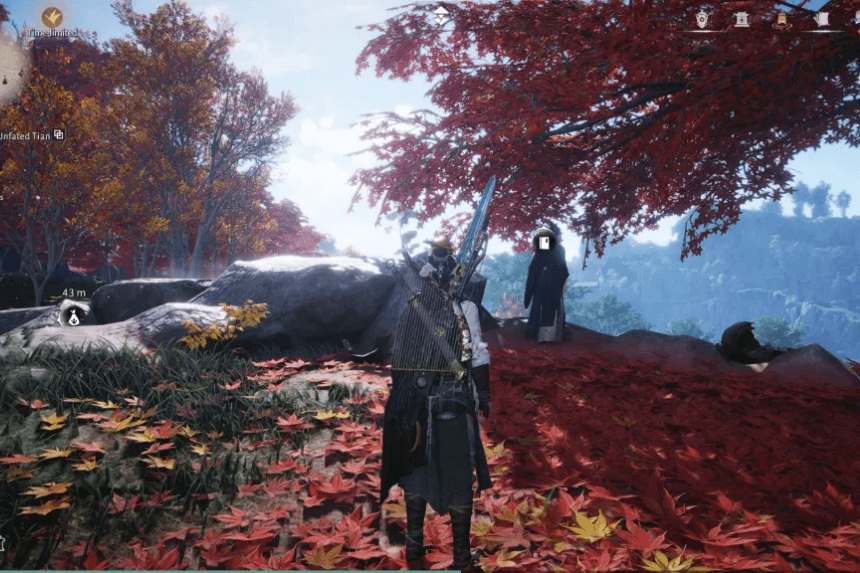Image resolution: width=860 pixels, height=573 pixels.
Task: Open the Time-limited event icon
Action: [52, 17]
